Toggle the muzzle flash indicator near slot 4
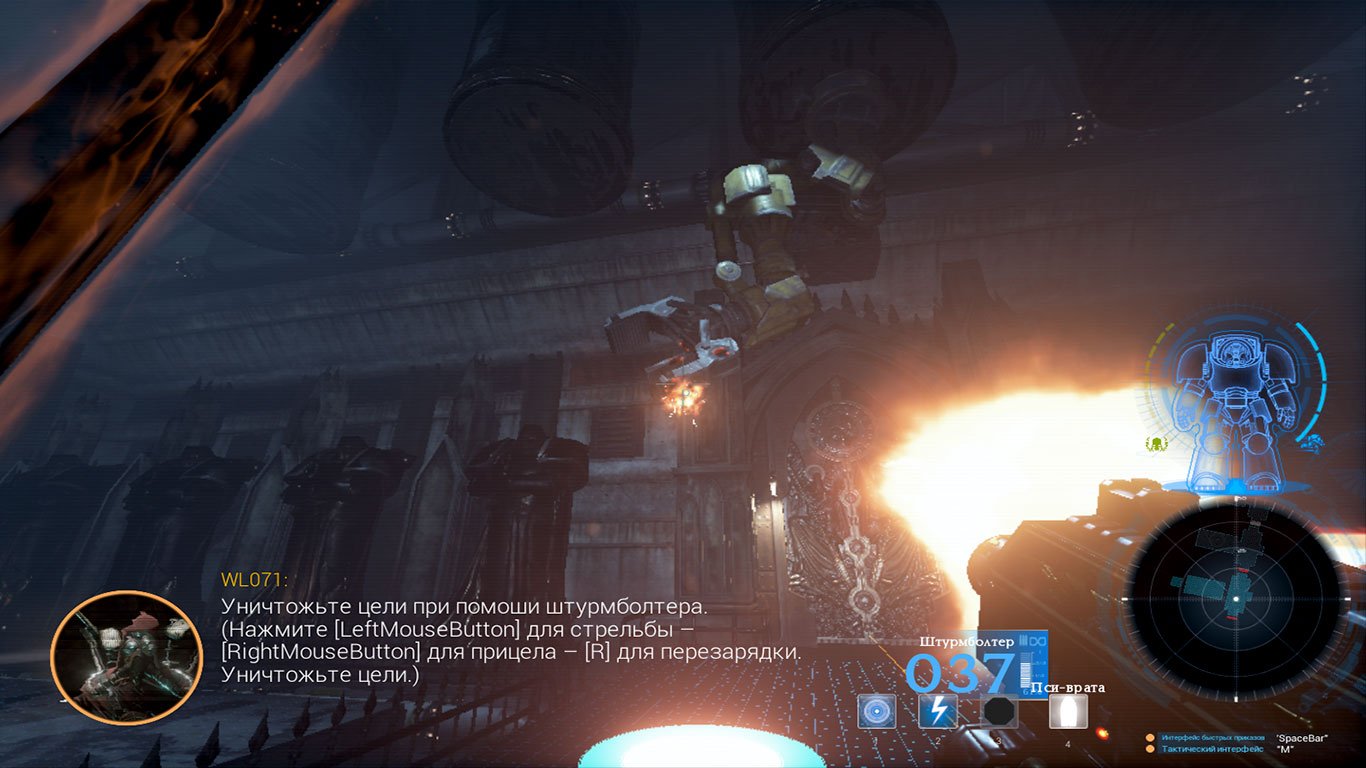The width and height of the screenshot is (1366, 768). click(x=1102, y=733)
